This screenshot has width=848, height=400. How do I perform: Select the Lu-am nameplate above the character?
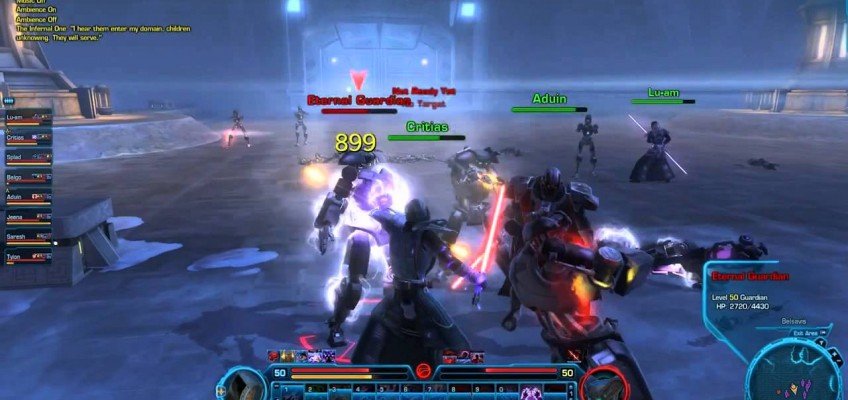(663, 93)
